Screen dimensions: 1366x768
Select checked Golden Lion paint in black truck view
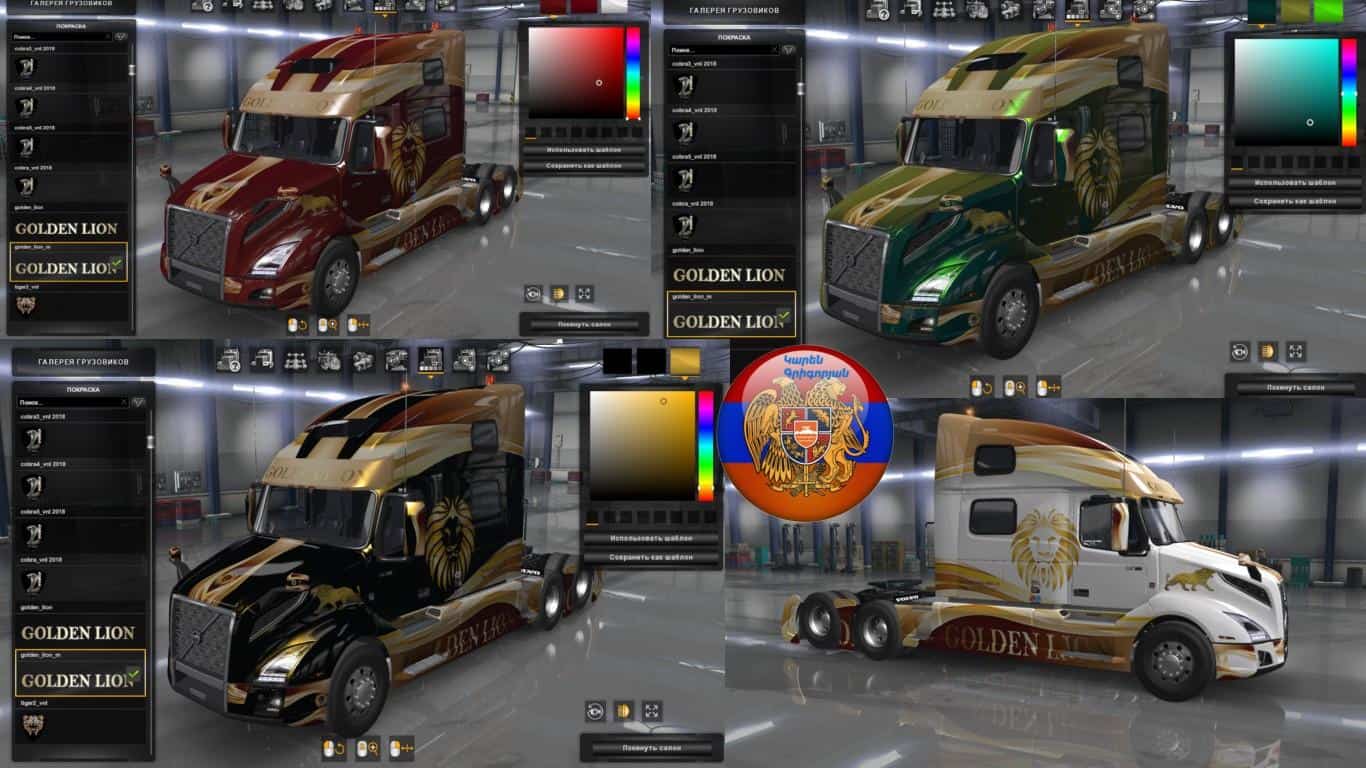tap(80, 679)
